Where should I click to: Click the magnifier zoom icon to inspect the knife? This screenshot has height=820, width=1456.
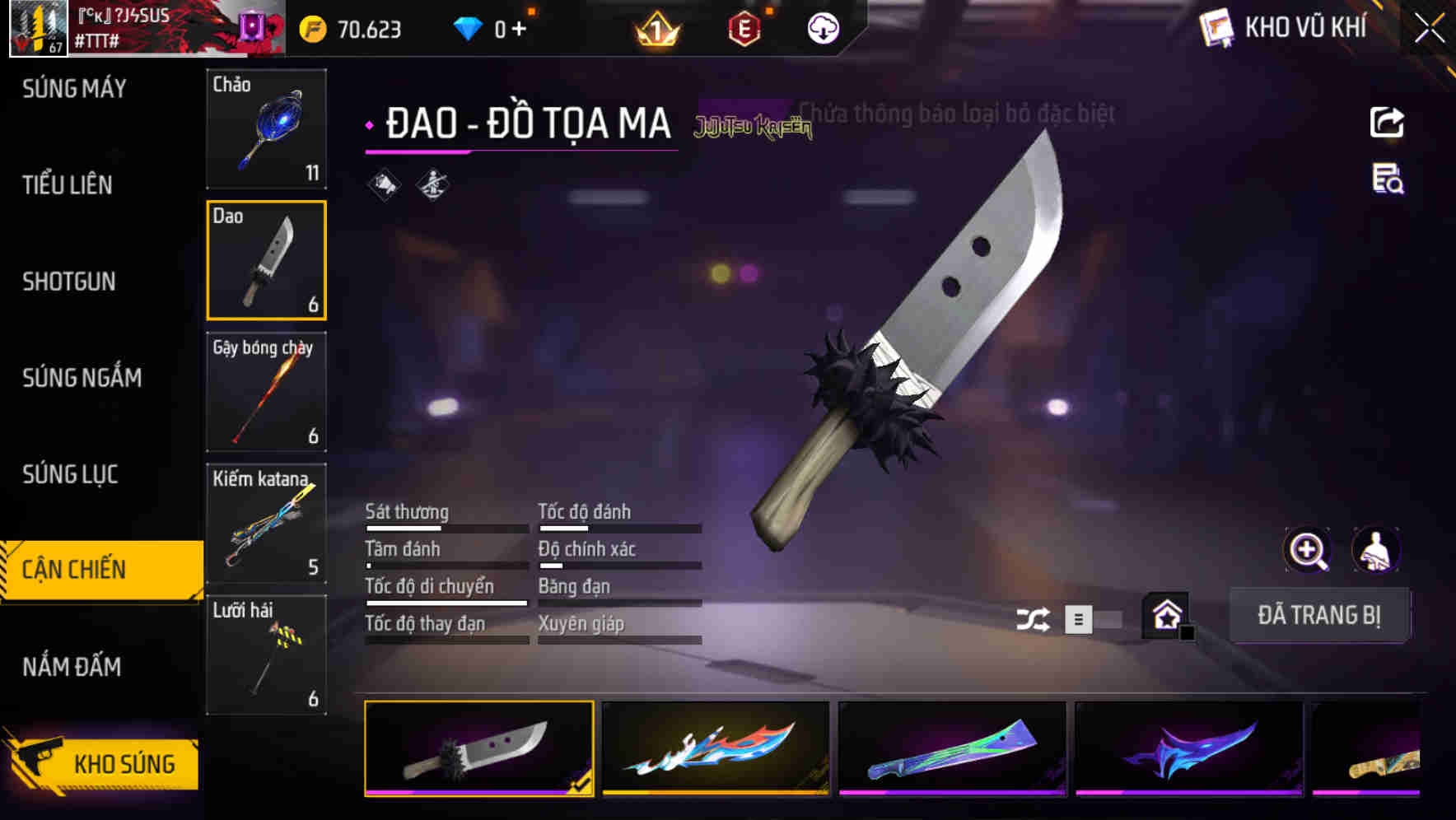pos(1306,550)
